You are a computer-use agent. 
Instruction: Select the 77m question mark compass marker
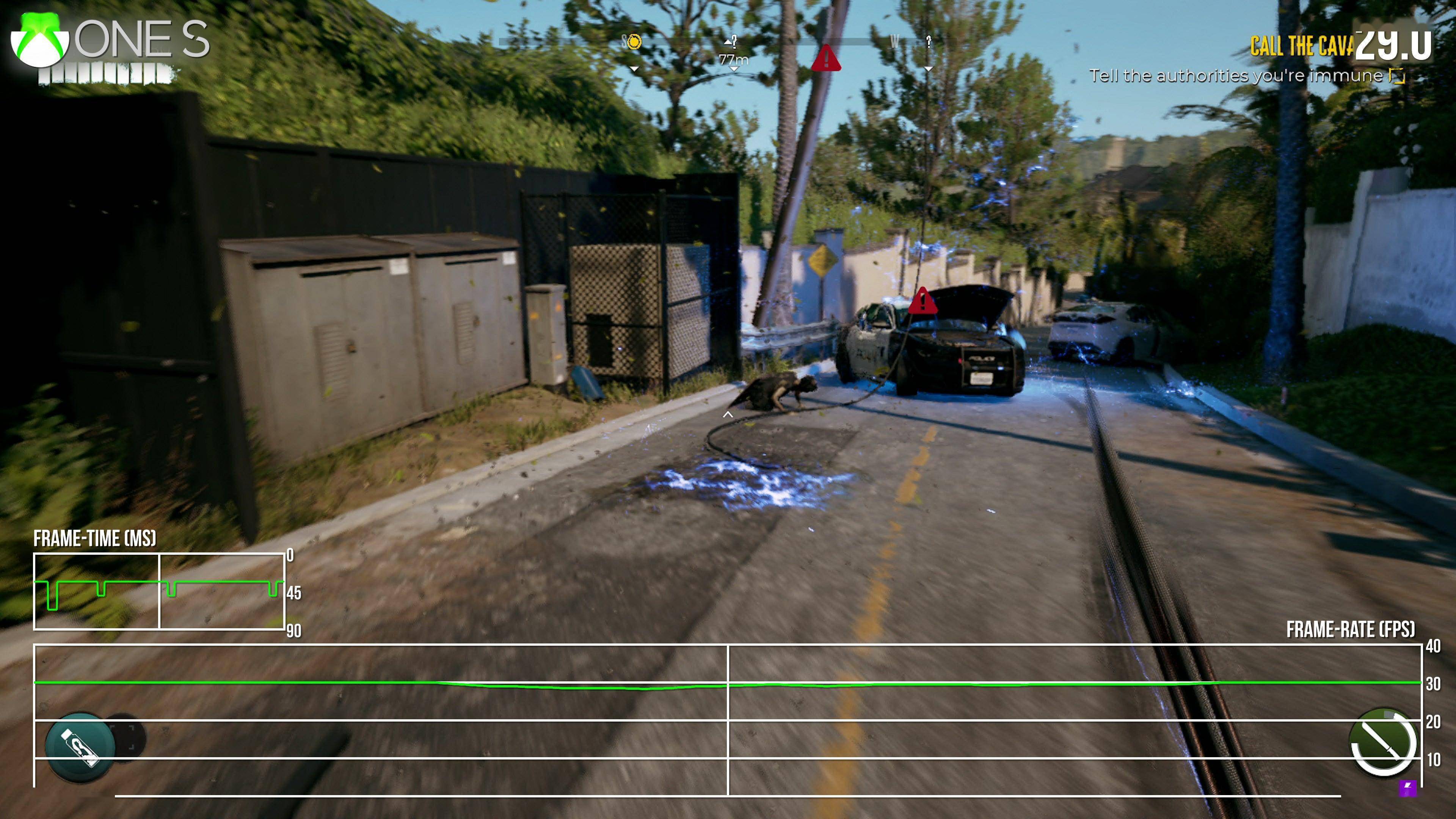tap(733, 42)
